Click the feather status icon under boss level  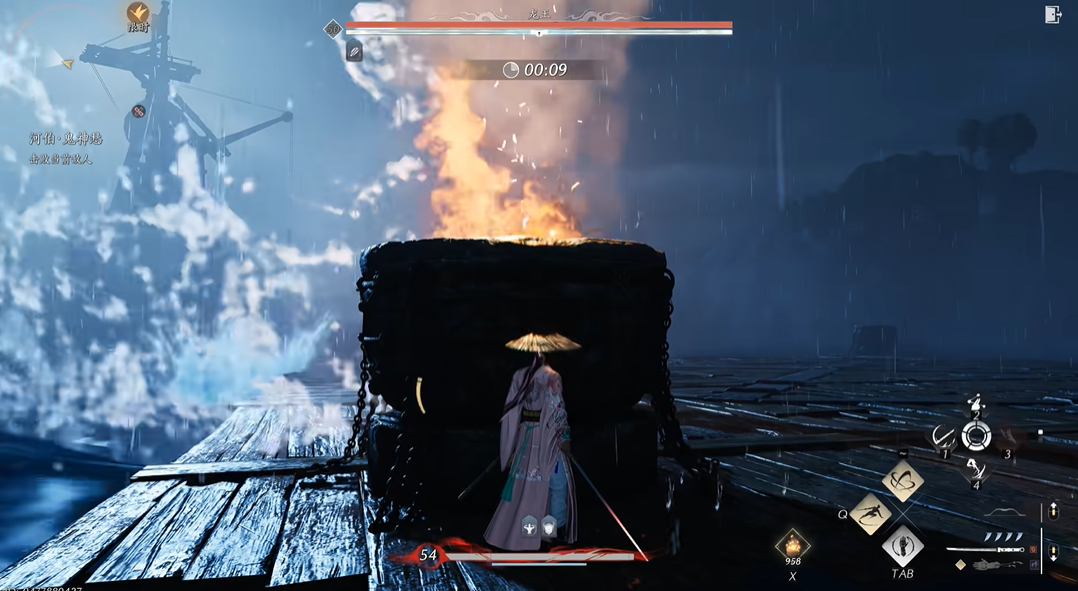(x=354, y=51)
